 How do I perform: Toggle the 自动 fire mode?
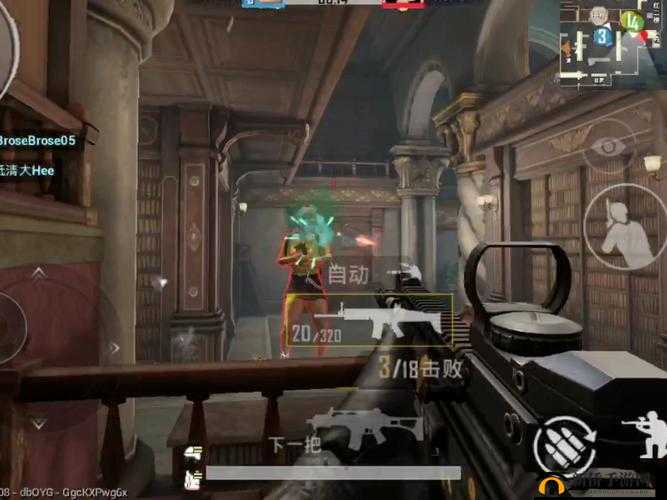tap(349, 272)
